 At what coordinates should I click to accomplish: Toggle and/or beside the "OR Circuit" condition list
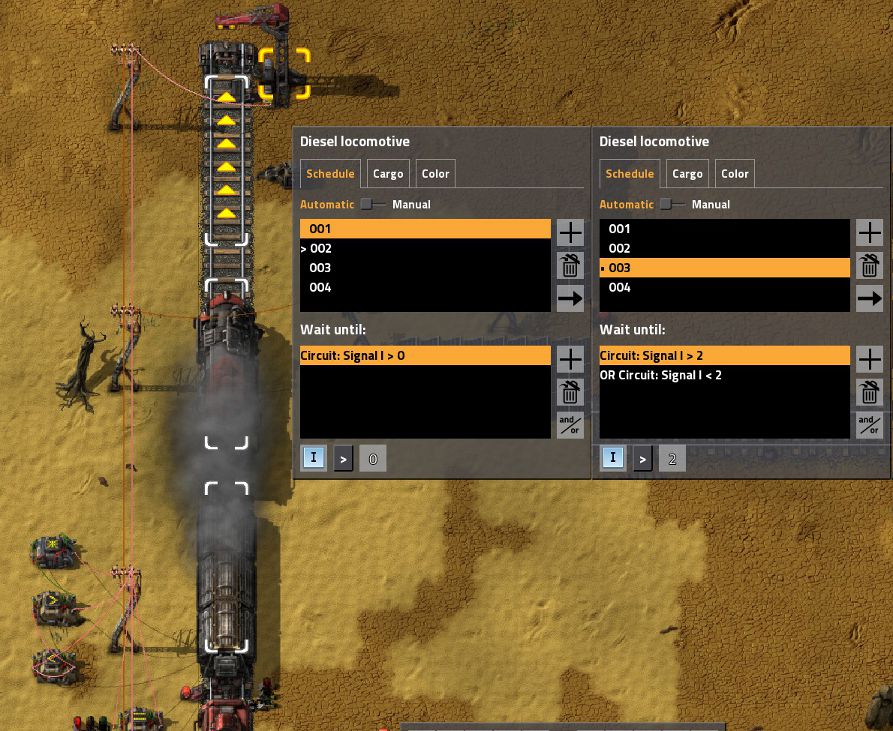click(870, 425)
